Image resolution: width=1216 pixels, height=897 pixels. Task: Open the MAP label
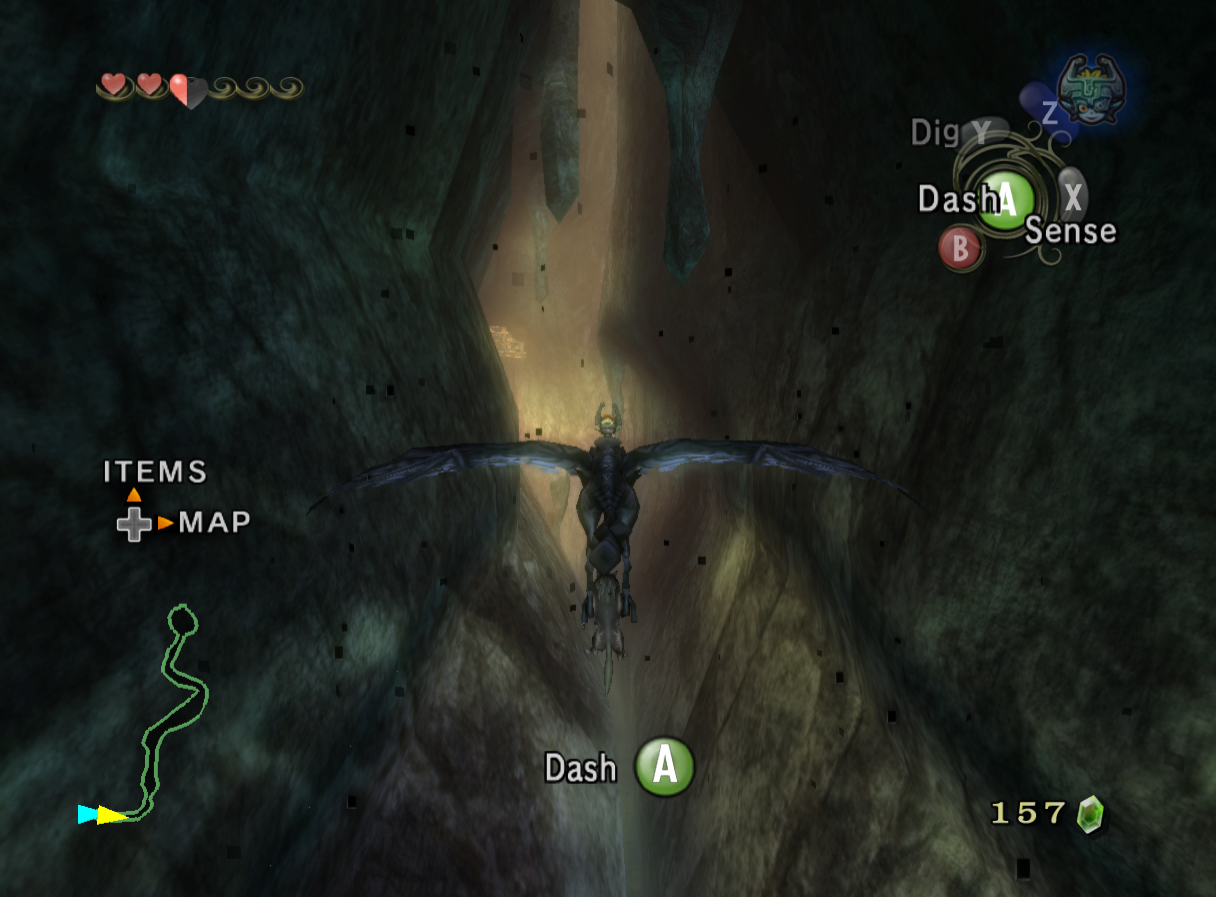214,522
